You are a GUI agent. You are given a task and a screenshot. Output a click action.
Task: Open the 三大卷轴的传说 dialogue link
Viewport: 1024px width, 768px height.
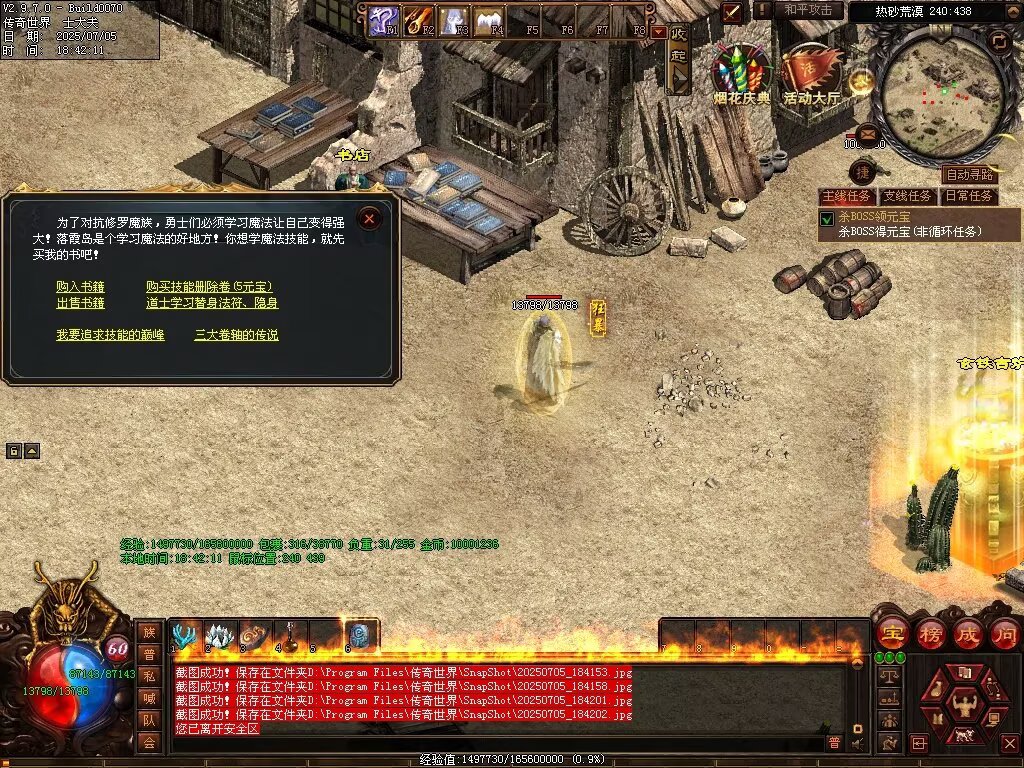(x=236, y=335)
